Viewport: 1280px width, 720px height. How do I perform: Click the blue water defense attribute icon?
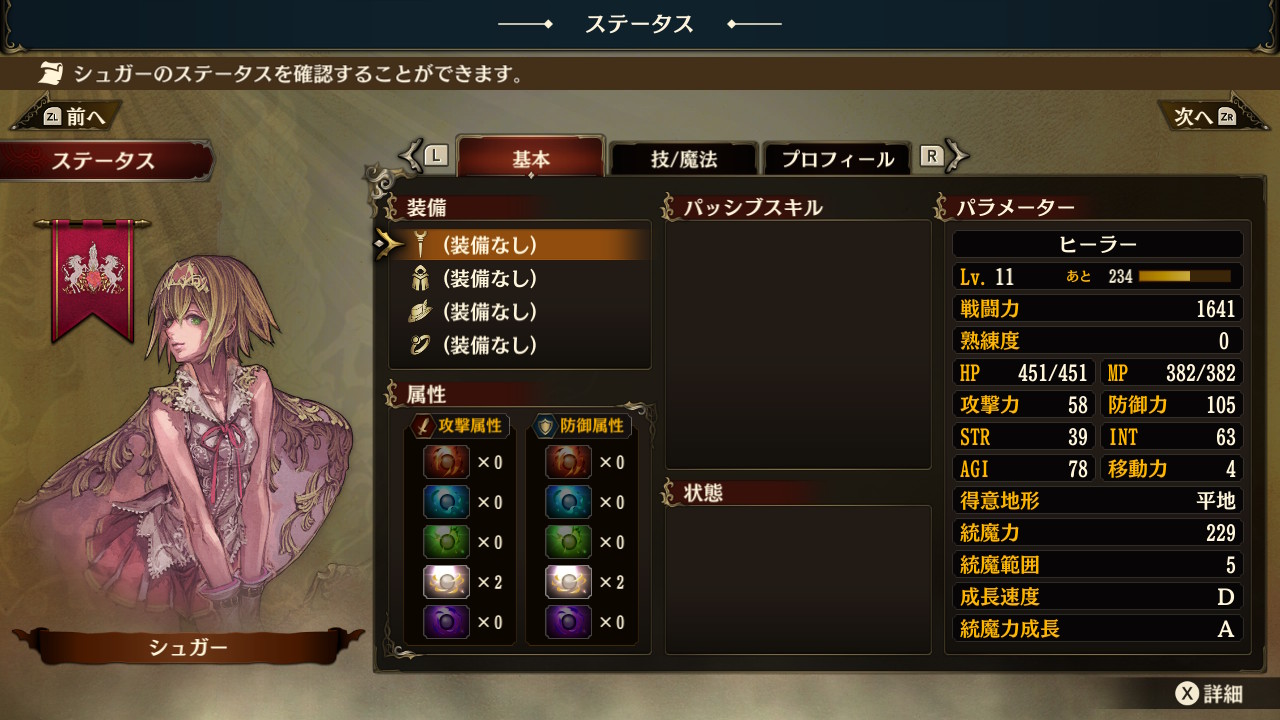(568, 502)
